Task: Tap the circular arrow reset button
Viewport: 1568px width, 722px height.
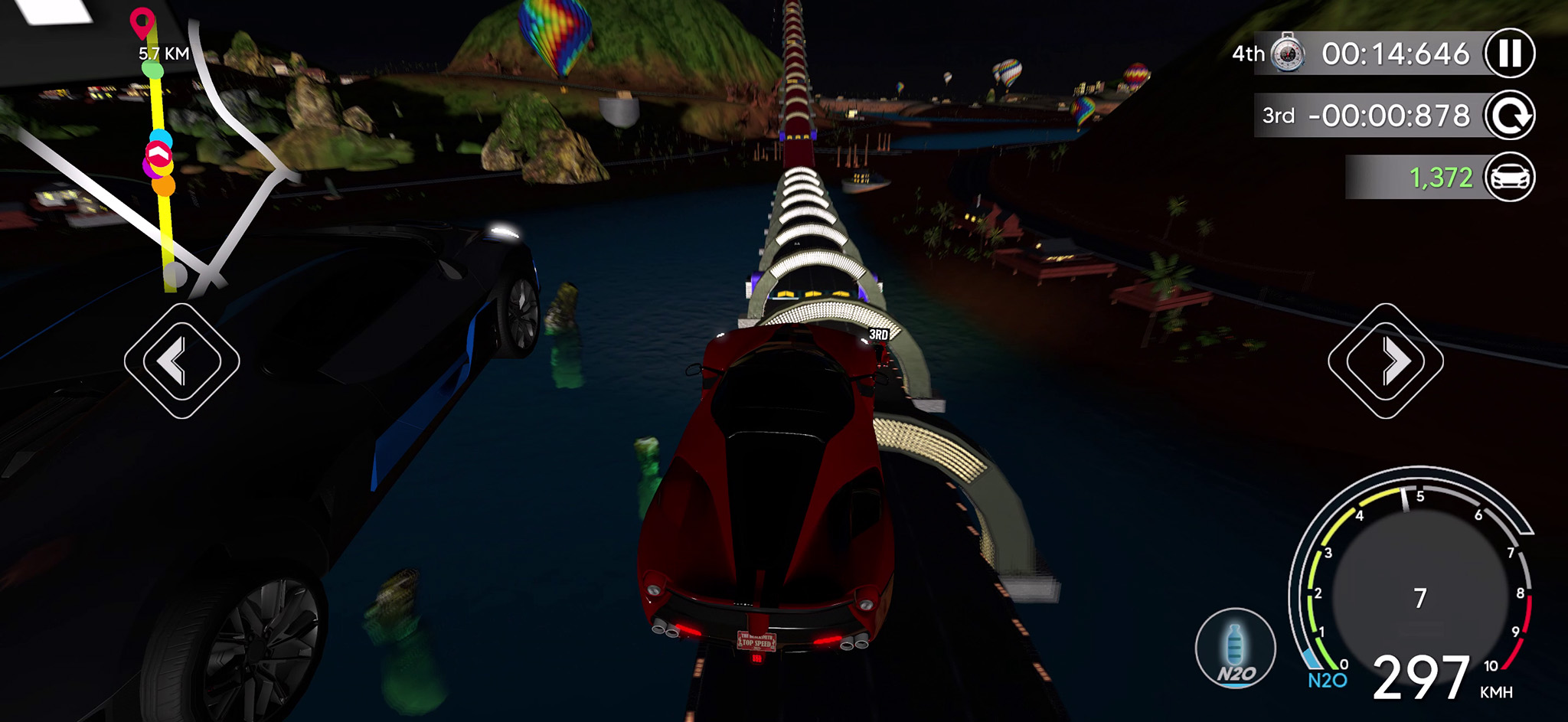Action: [1510, 116]
